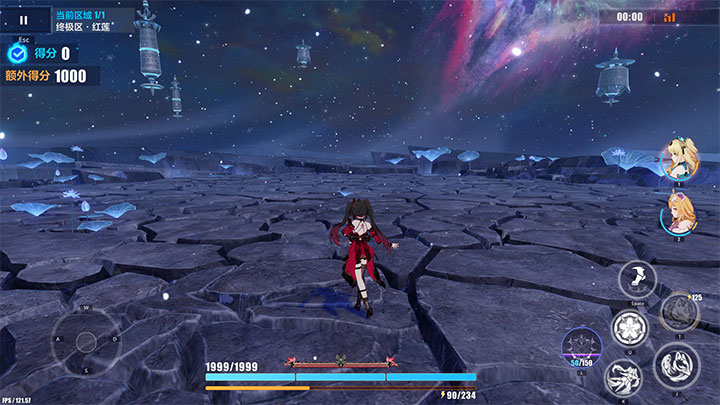Trigger the greyed-out skill costing 125 energy

click(679, 314)
